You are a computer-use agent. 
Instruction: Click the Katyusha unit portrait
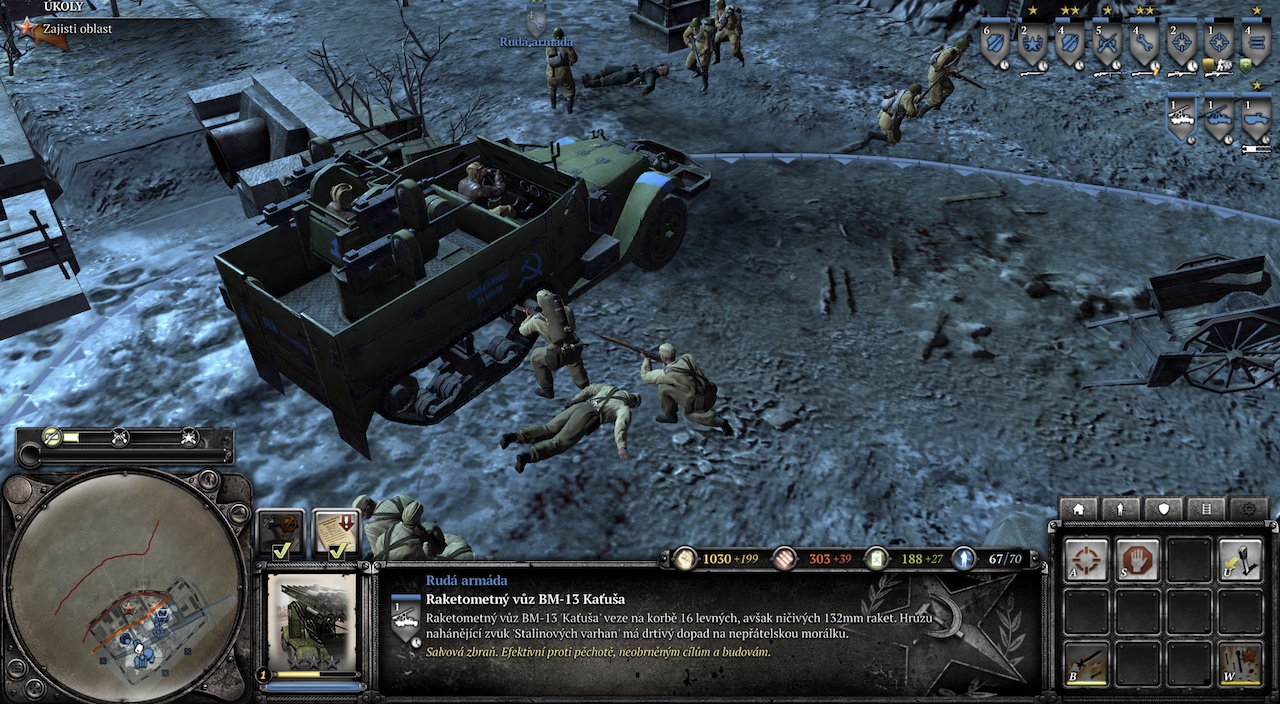pyautogui.click(x=312, y=620)
